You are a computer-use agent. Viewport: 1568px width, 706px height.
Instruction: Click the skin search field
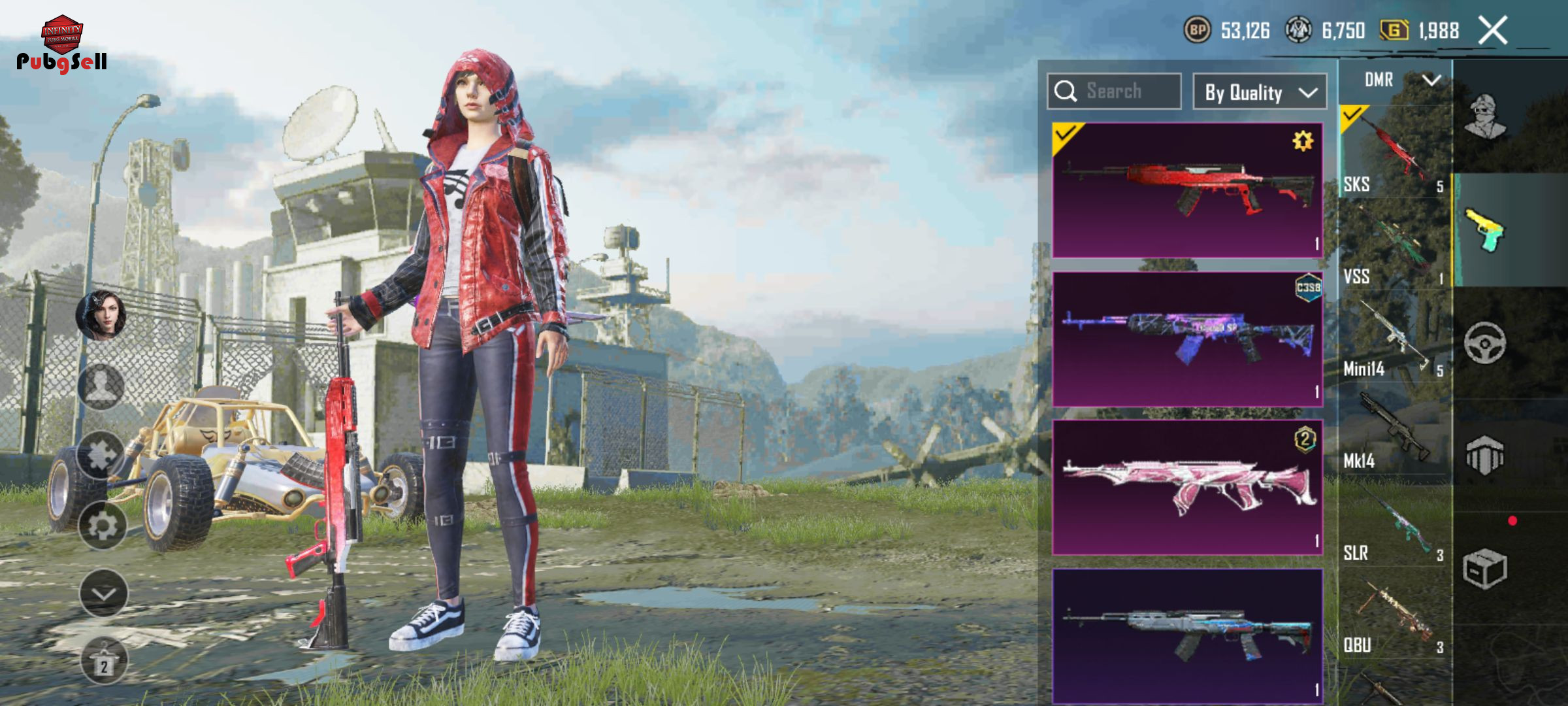pos(1115,92)
